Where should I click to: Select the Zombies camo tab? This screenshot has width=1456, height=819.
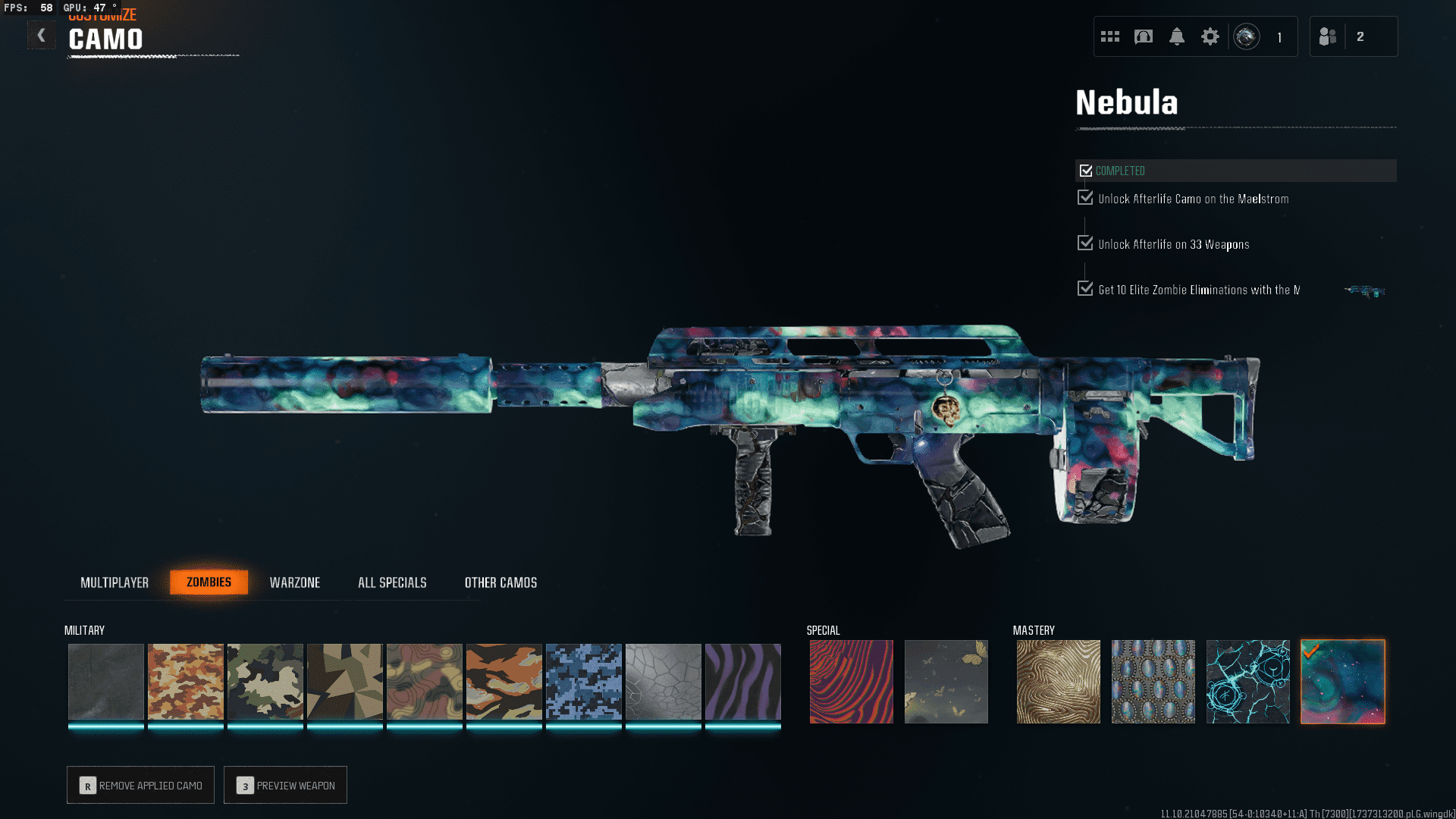209,582
